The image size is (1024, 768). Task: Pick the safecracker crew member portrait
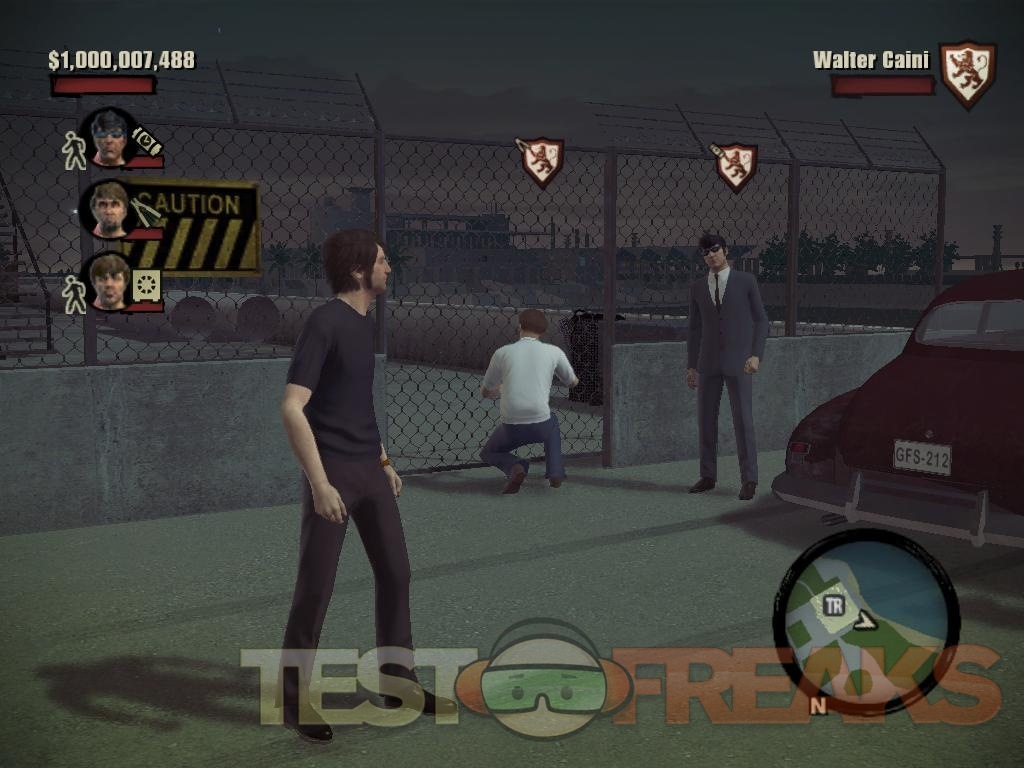(x=108, y=280)
